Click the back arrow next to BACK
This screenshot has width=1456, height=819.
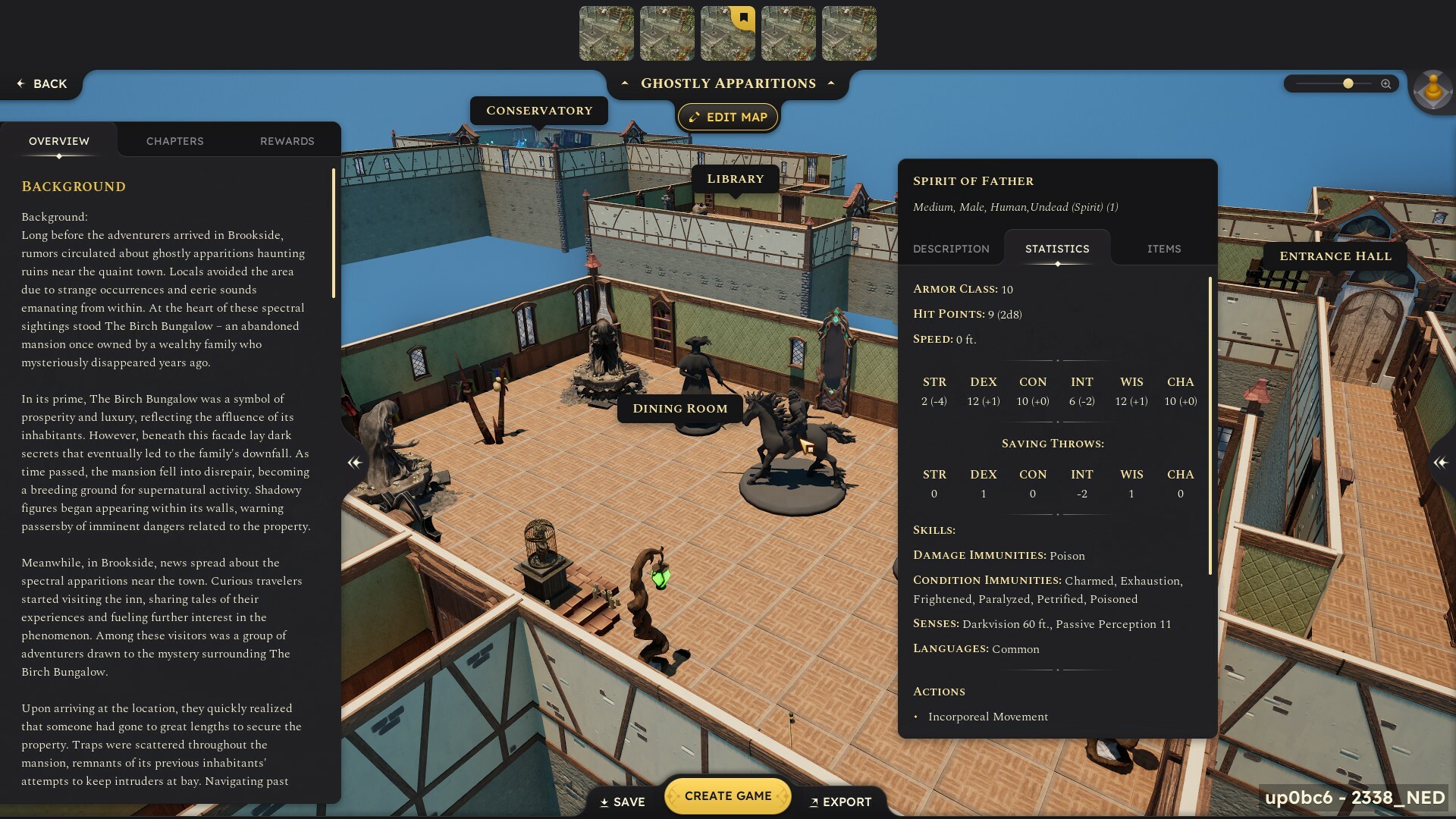20,83
